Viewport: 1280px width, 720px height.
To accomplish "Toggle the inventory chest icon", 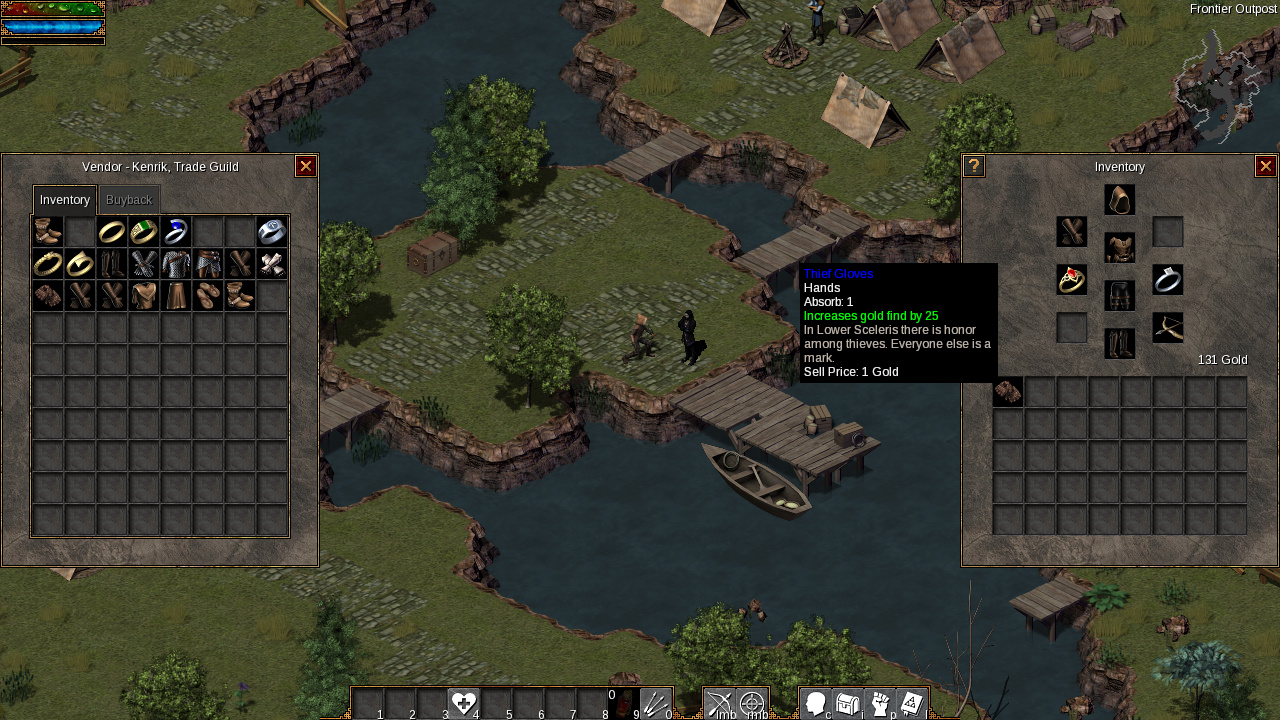I will pos(848,704).
